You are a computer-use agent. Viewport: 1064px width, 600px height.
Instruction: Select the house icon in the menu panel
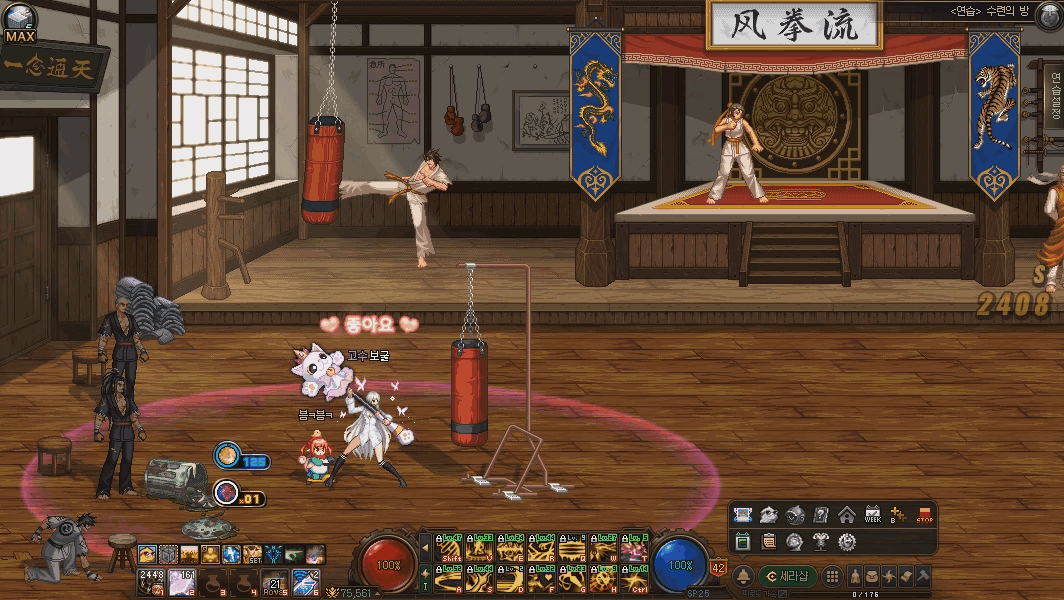pos(847,515)
